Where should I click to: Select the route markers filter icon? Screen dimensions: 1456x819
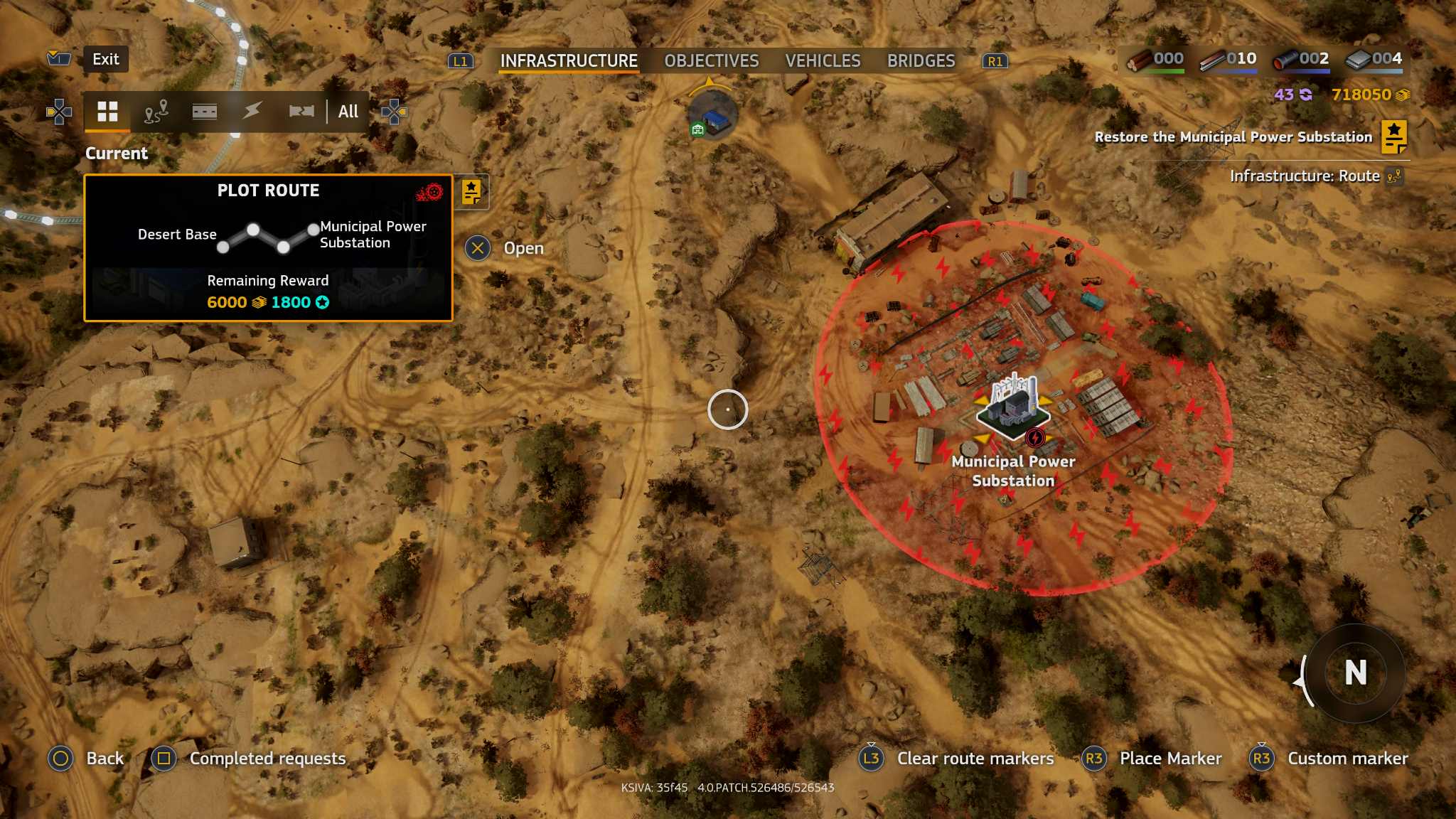click(156, 111)
